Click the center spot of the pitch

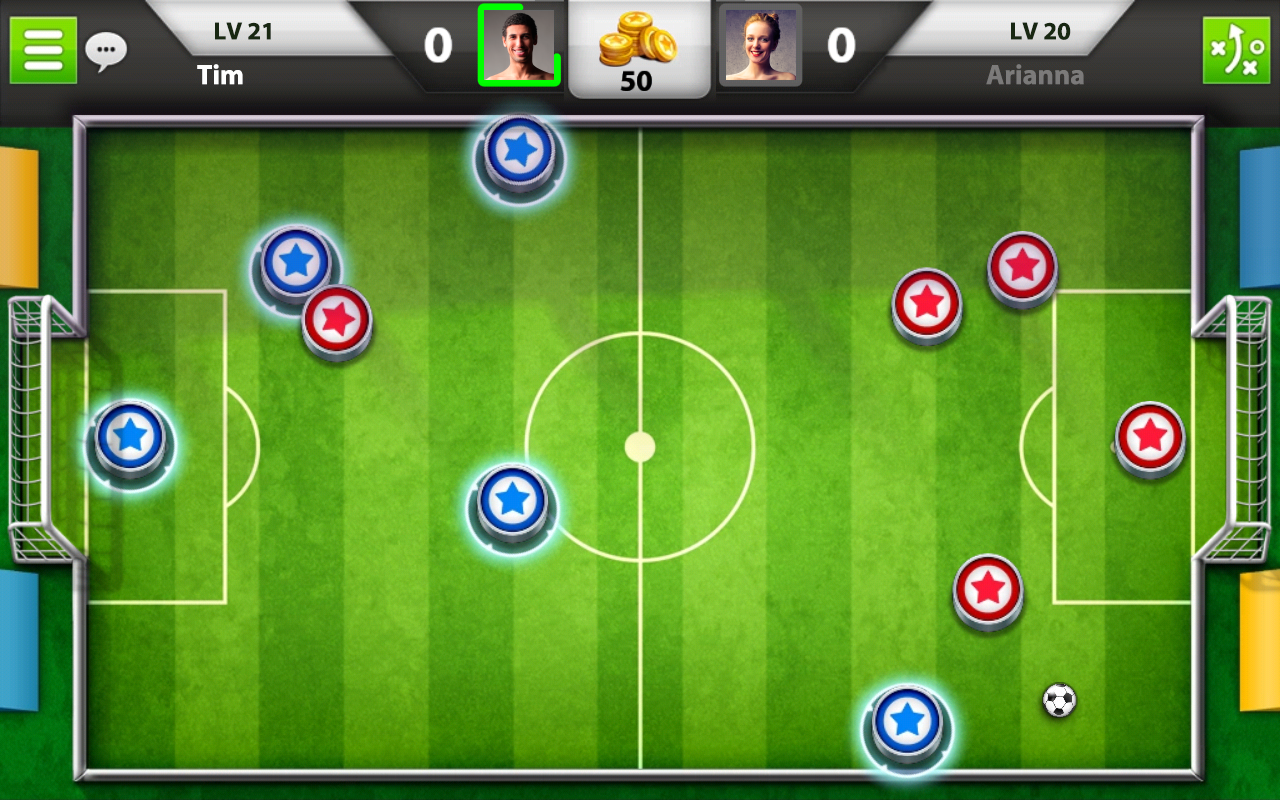[638, 448]
